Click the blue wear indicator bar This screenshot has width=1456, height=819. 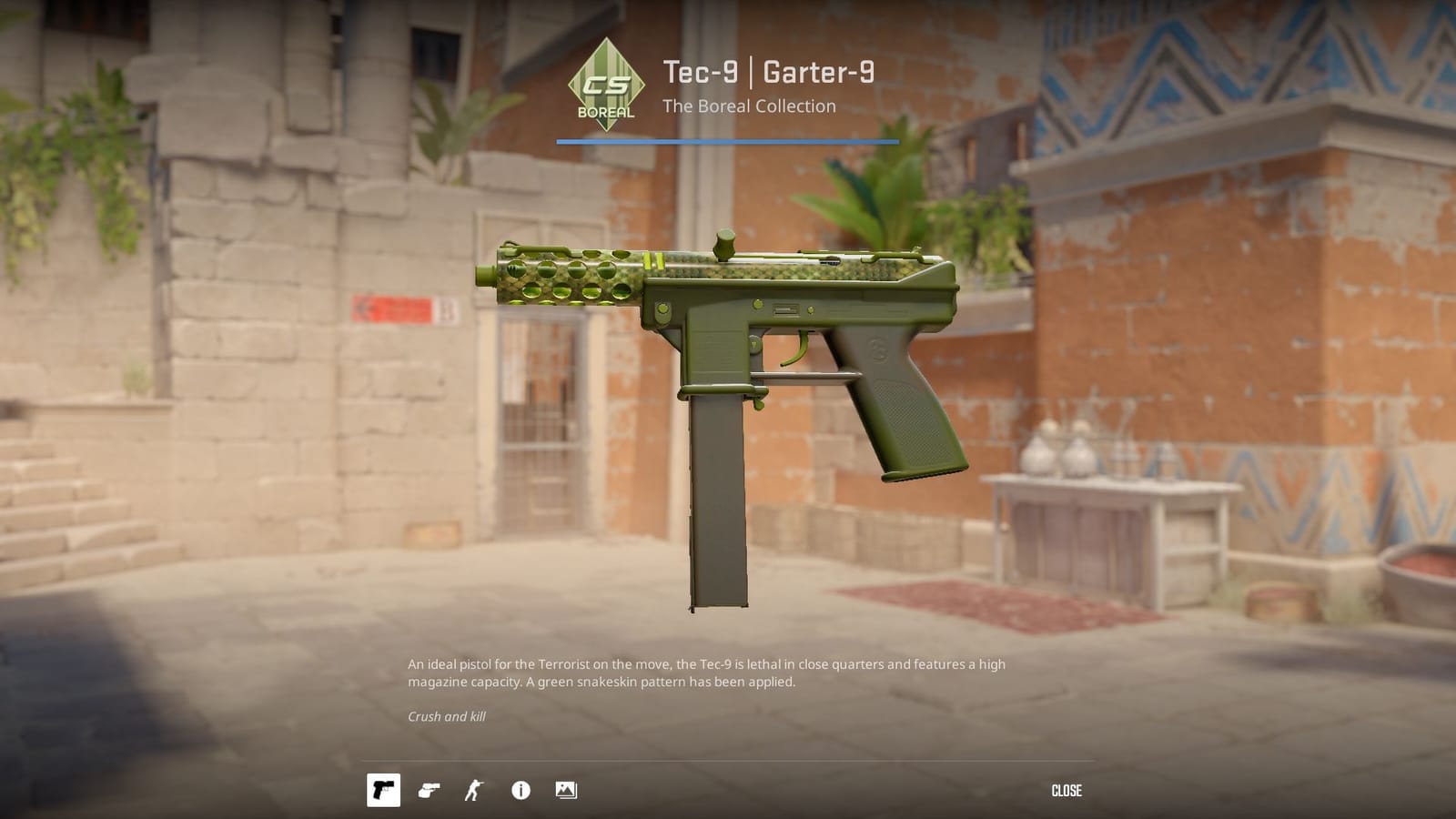click(x=728, y=141)
